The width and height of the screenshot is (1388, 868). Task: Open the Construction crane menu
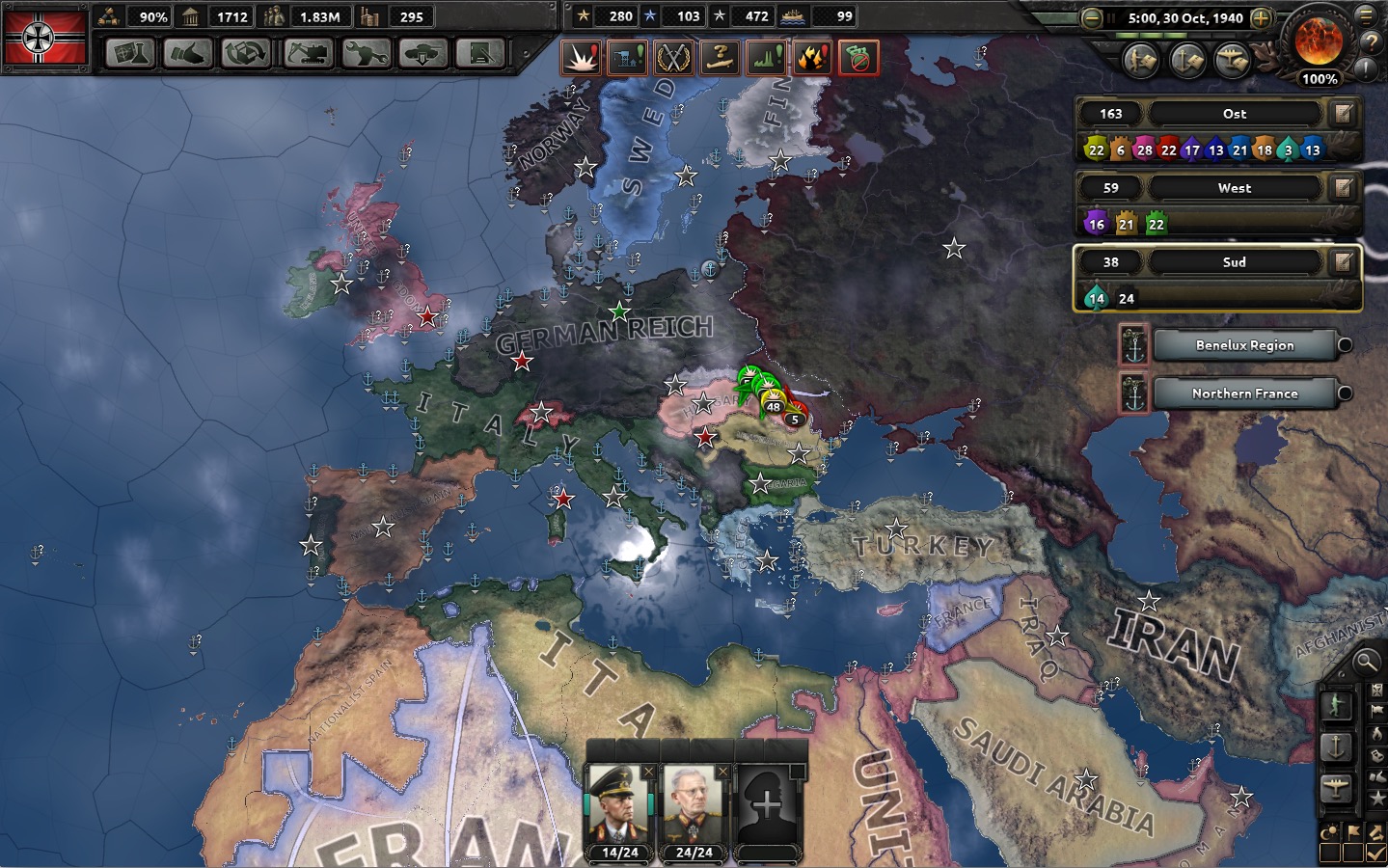(x=307, y=53)
